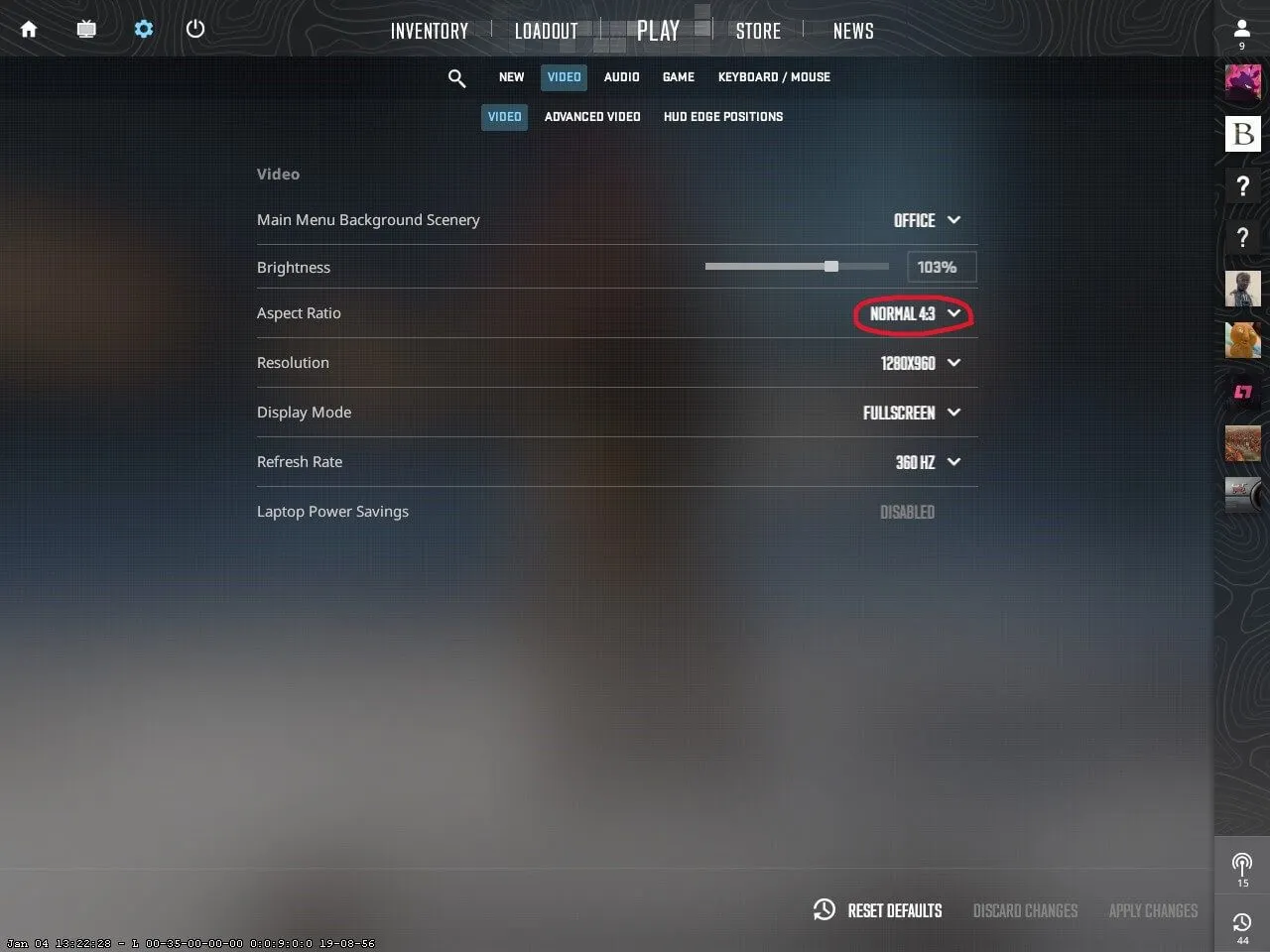Go to the Advanced Video subtab
Image resolution: width=1270 pixels, height=952 pixels.
click(x=592, y=116)
